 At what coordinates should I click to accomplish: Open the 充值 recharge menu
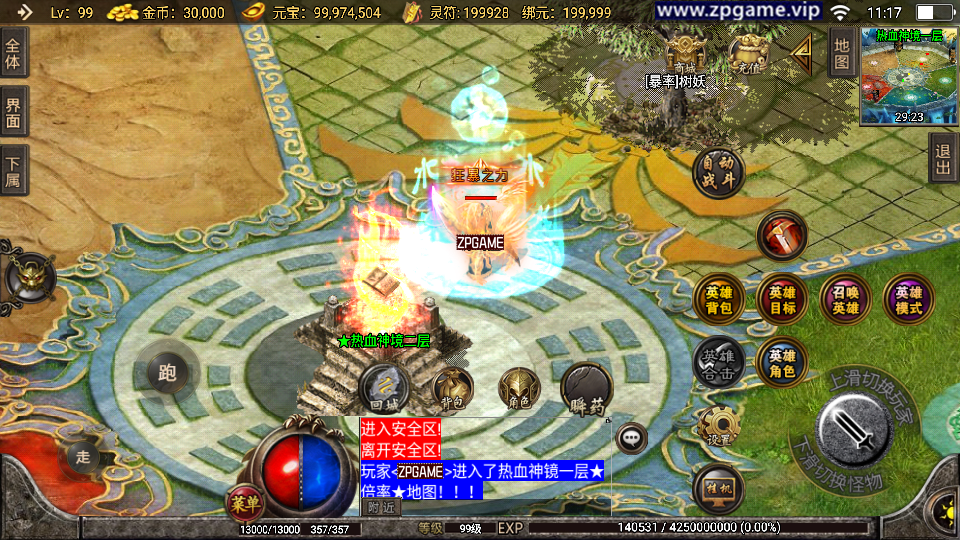point(747,54)
